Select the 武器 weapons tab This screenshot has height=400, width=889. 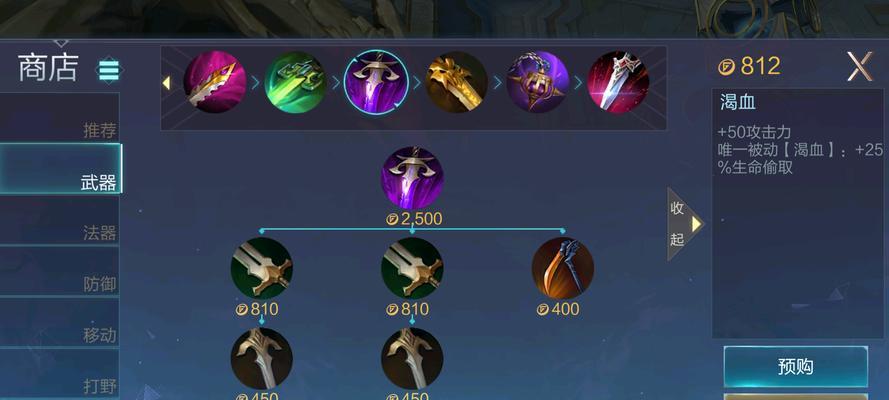60,181
